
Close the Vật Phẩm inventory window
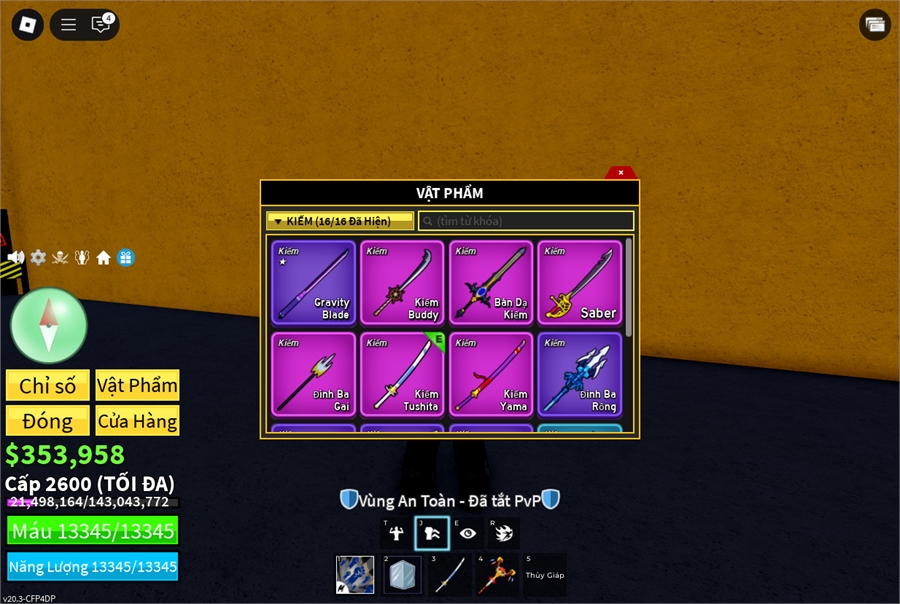pyautogui.click(x=621, y=172)
